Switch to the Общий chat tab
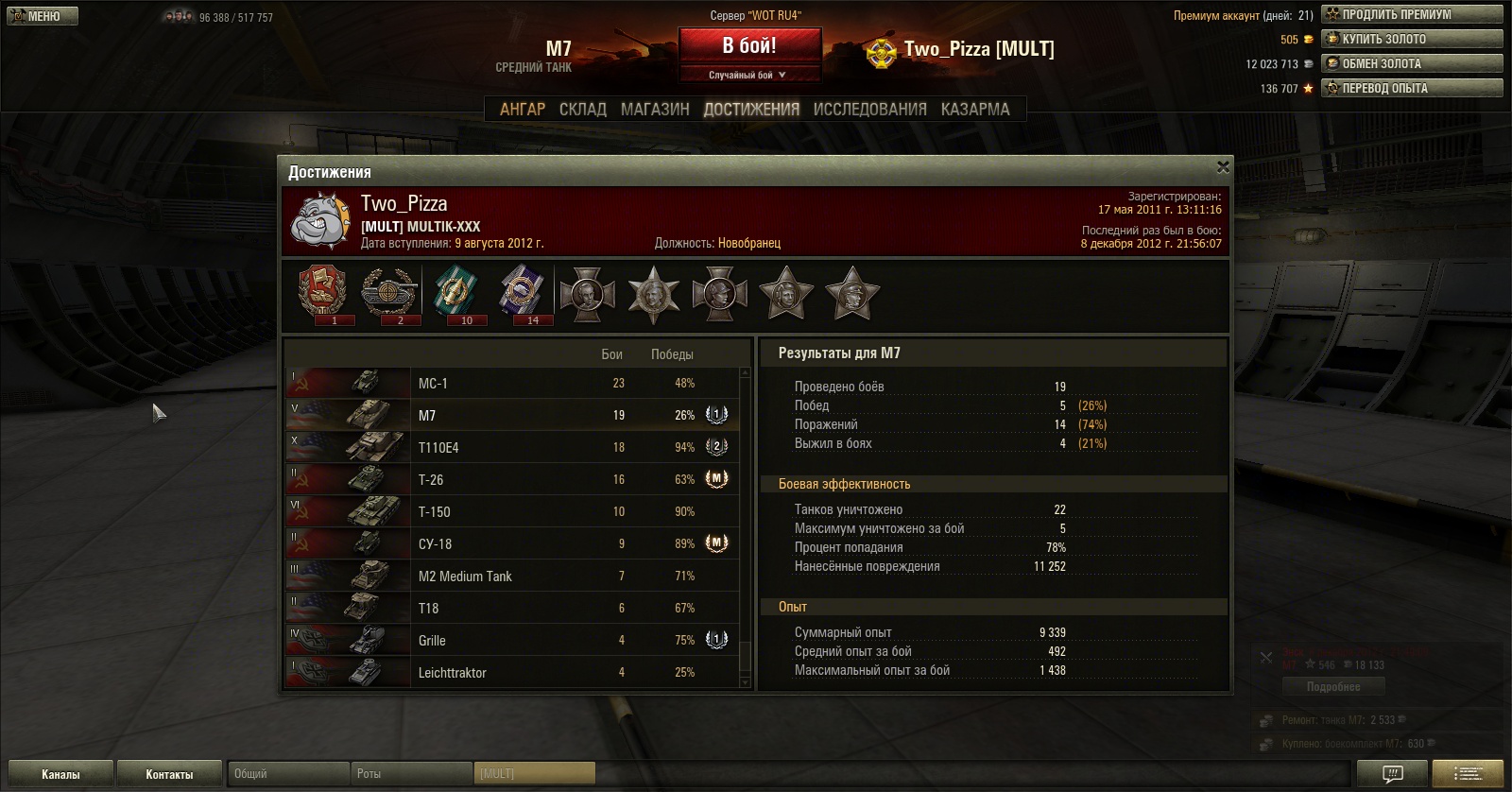Screen dimensions: 1512x792 288,774
